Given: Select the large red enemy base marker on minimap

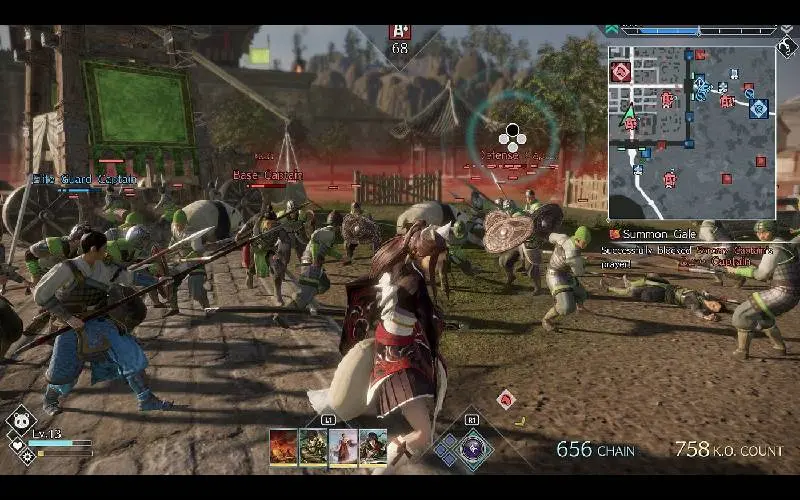Looking at the screenshot, I should (621, 72).
